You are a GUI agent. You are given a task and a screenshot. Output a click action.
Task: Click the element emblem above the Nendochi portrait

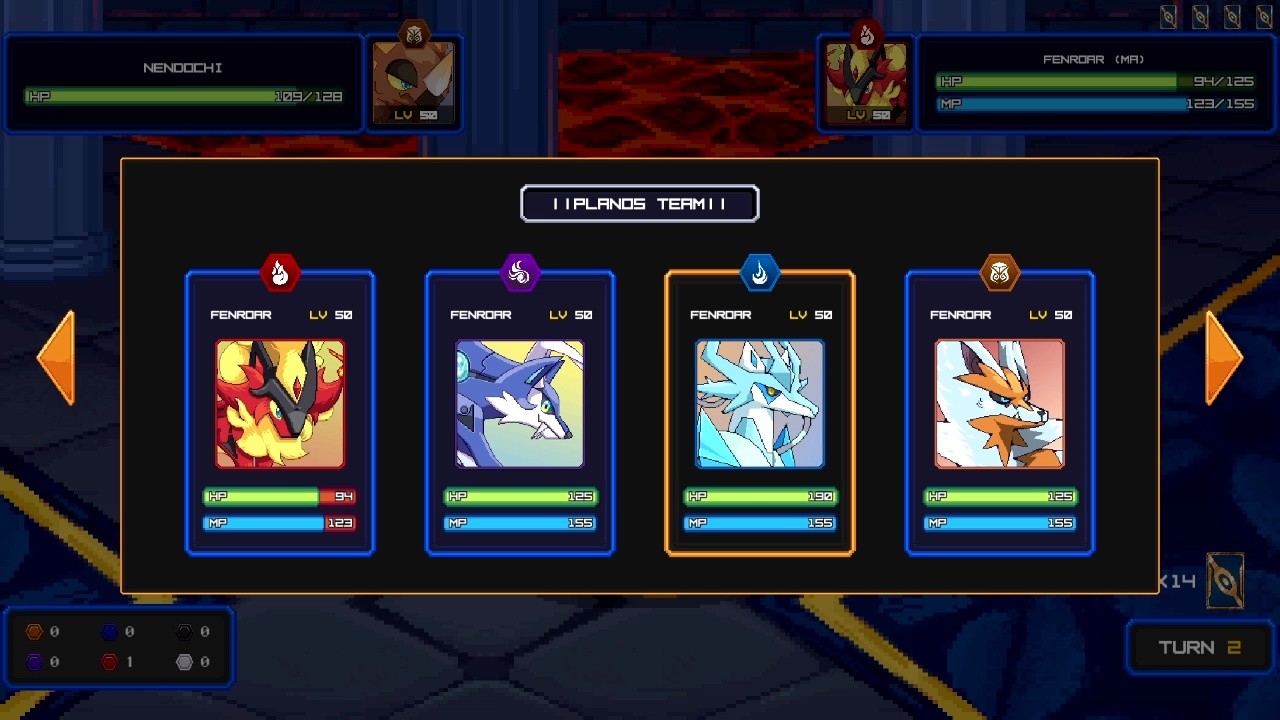414,32
